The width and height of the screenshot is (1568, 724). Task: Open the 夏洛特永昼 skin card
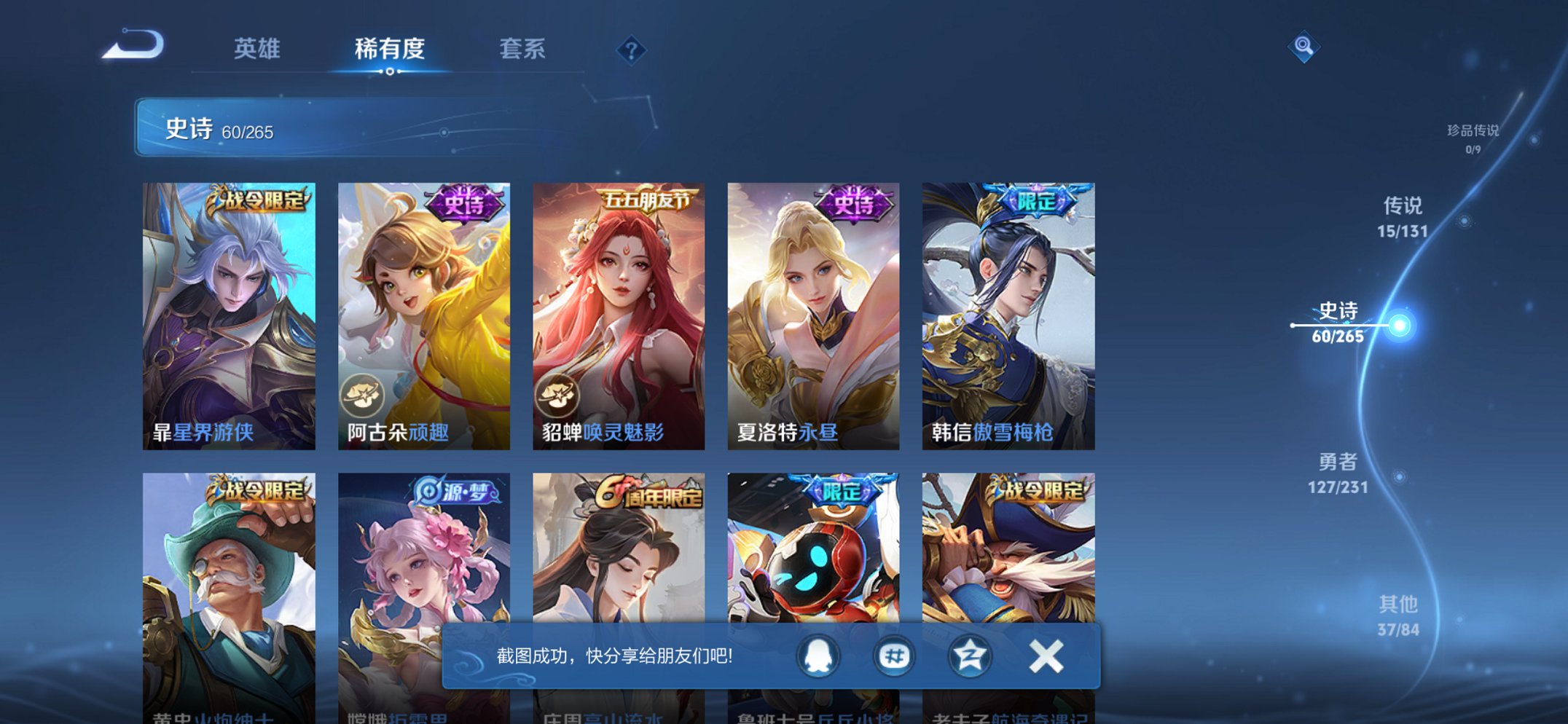click(x=813, y=313)
